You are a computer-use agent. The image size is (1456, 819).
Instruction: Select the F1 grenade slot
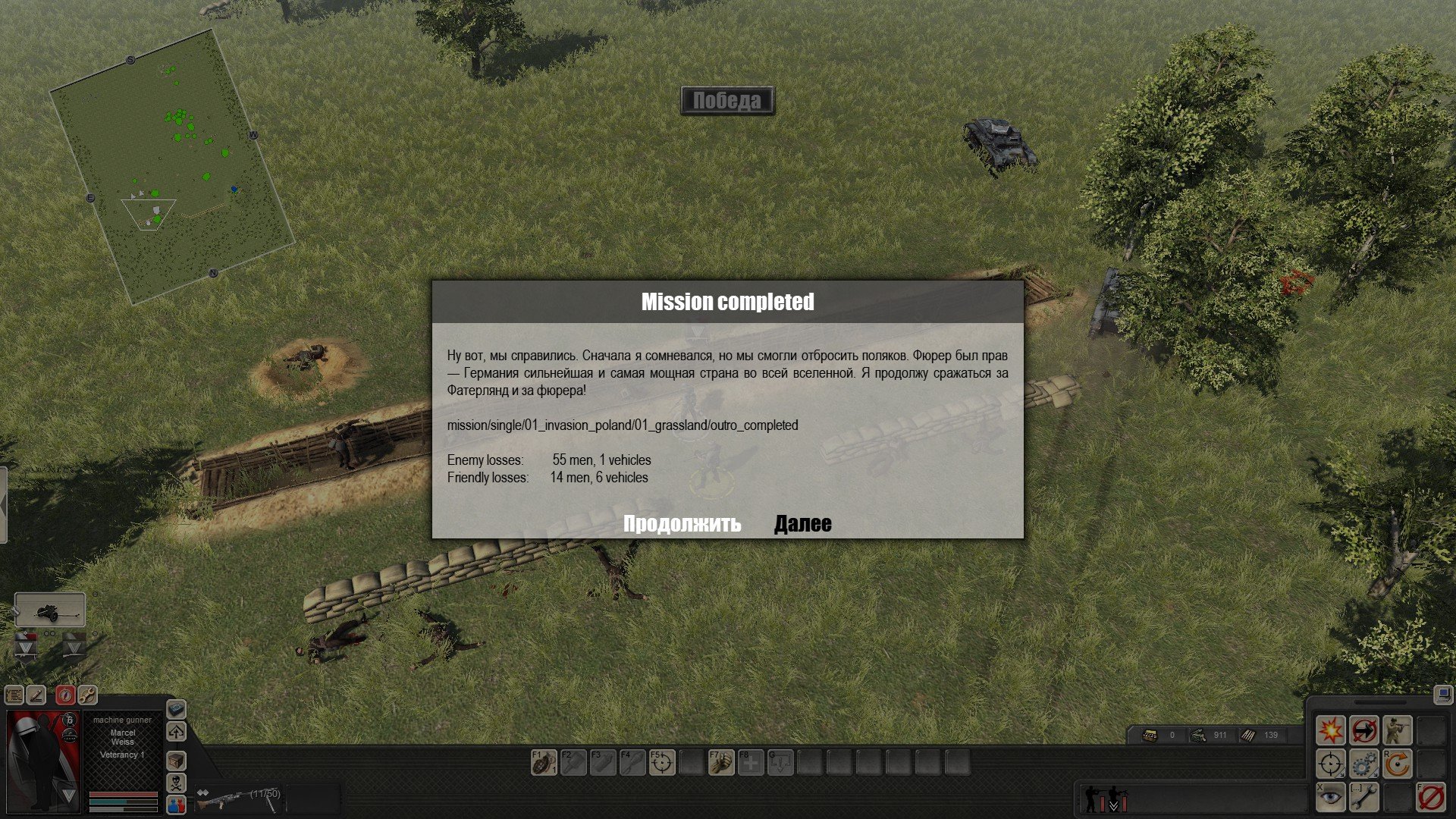544,763
